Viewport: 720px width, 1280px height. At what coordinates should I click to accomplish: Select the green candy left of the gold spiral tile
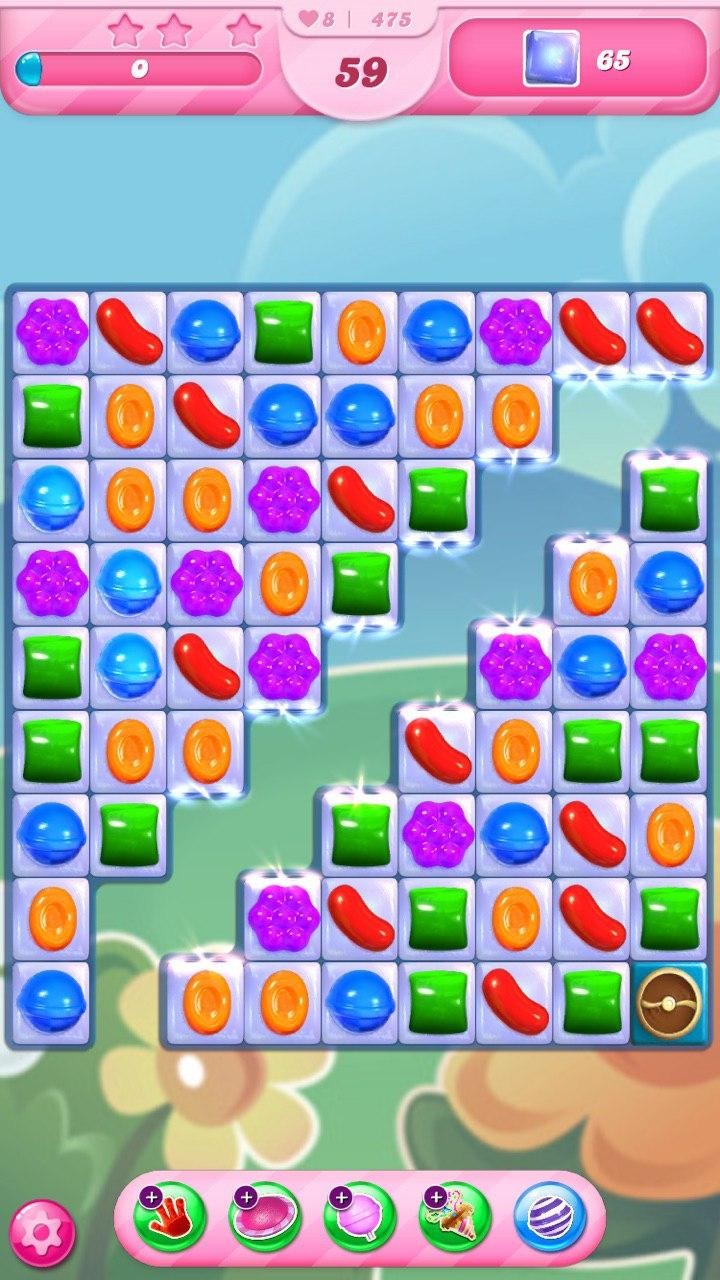click(x=592, y=1003)
